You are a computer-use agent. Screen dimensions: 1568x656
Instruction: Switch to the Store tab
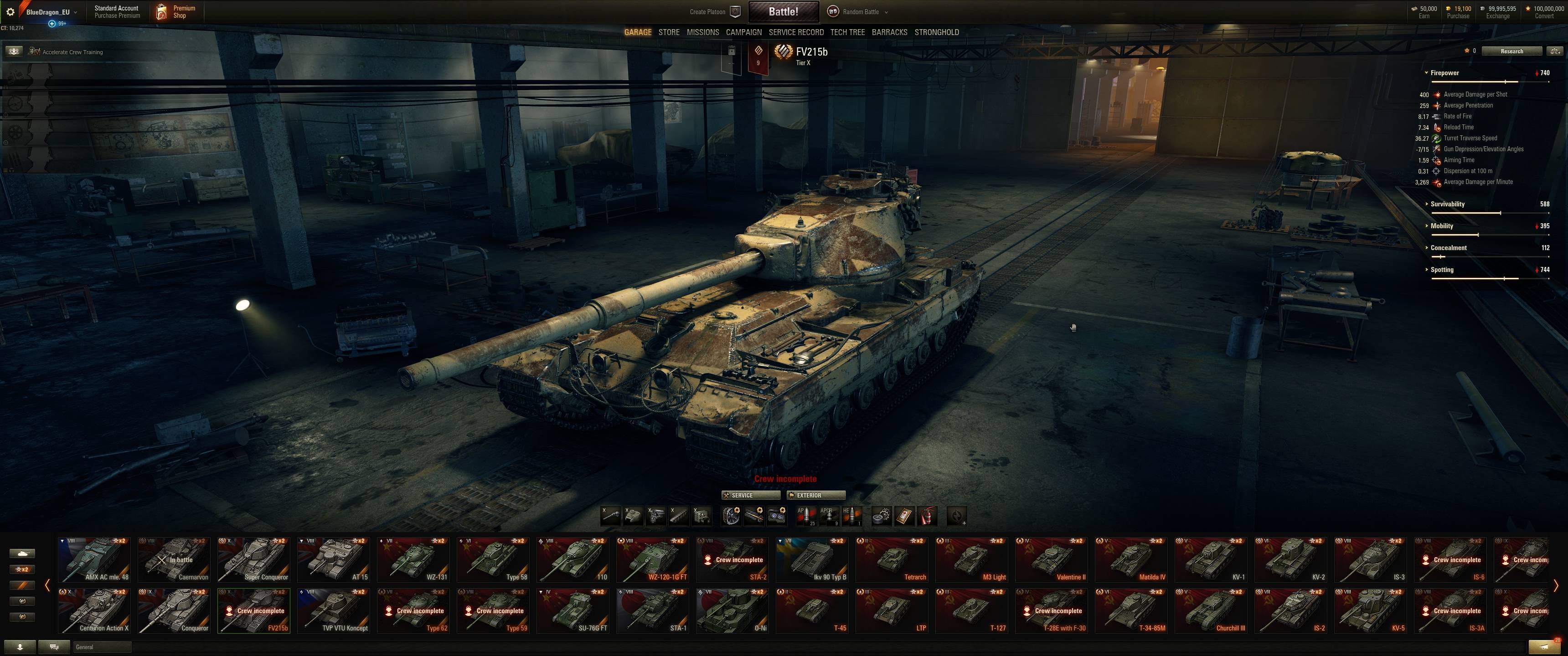668,32
